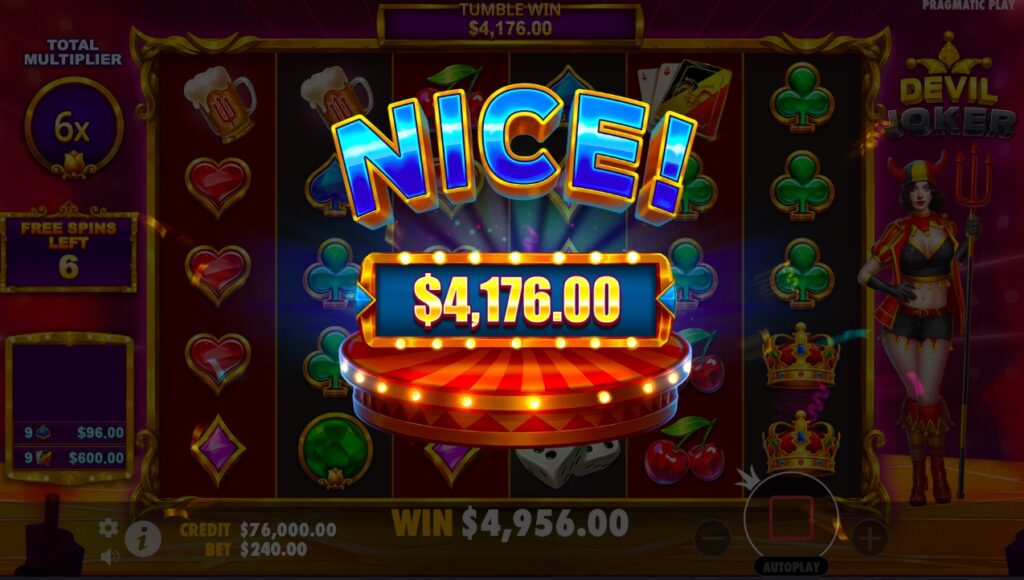Stop the spin with the red square button

tap(790, 518)
